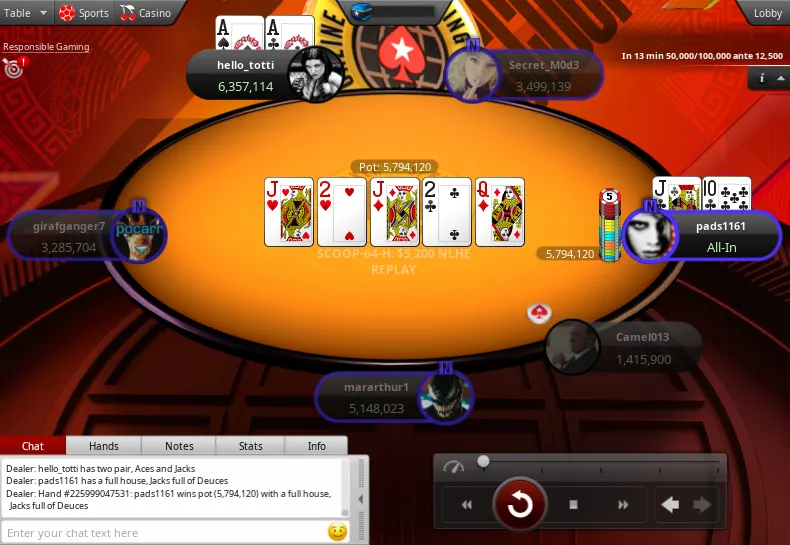Click the replay speed slider handle
Image resolution: width=790 pixels, height=545 pixels.
point(484,462)
